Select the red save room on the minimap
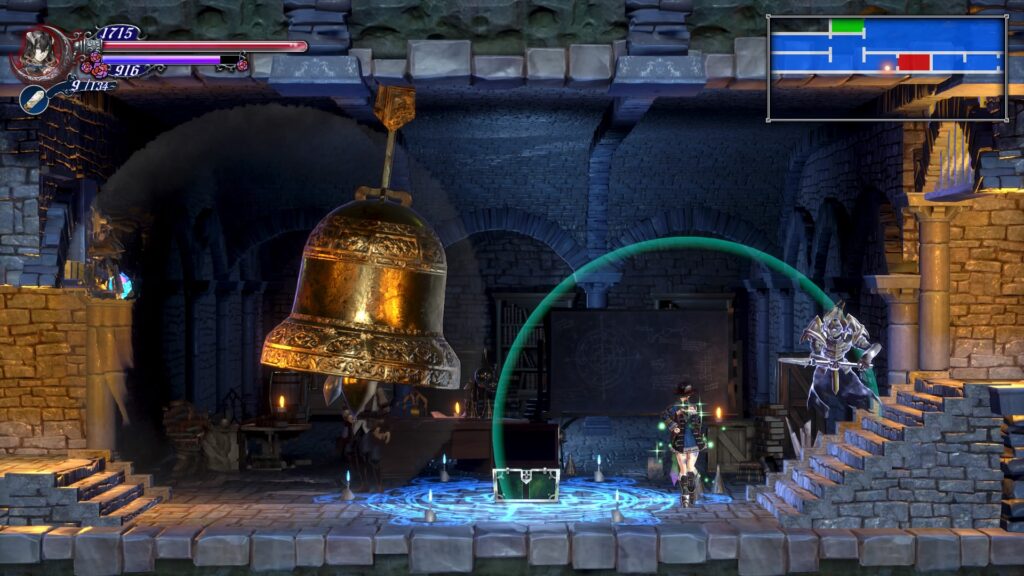1024x576 pixels. point(914,62)
